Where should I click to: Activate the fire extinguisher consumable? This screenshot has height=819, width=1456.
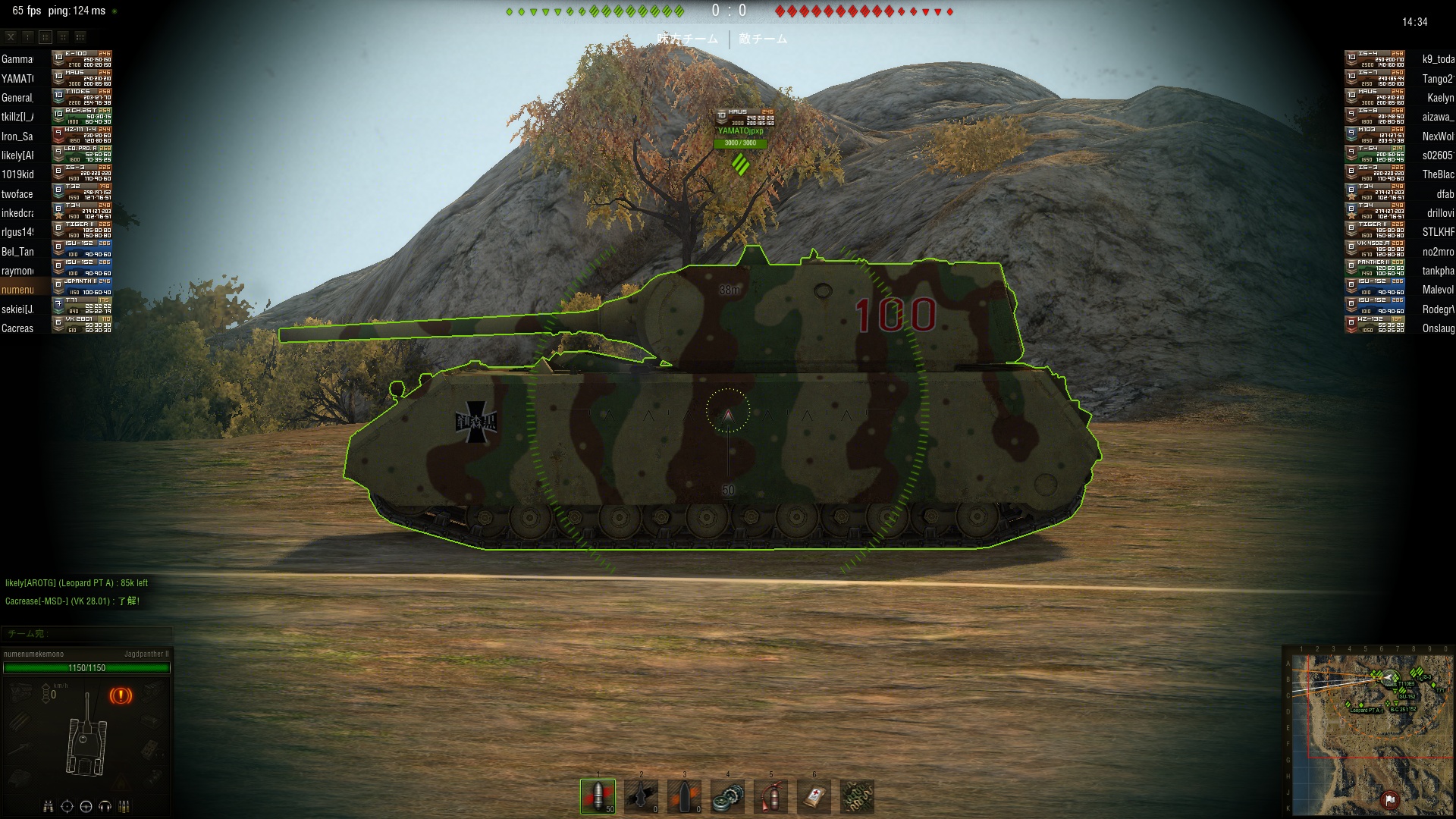(x=770, y=796)
